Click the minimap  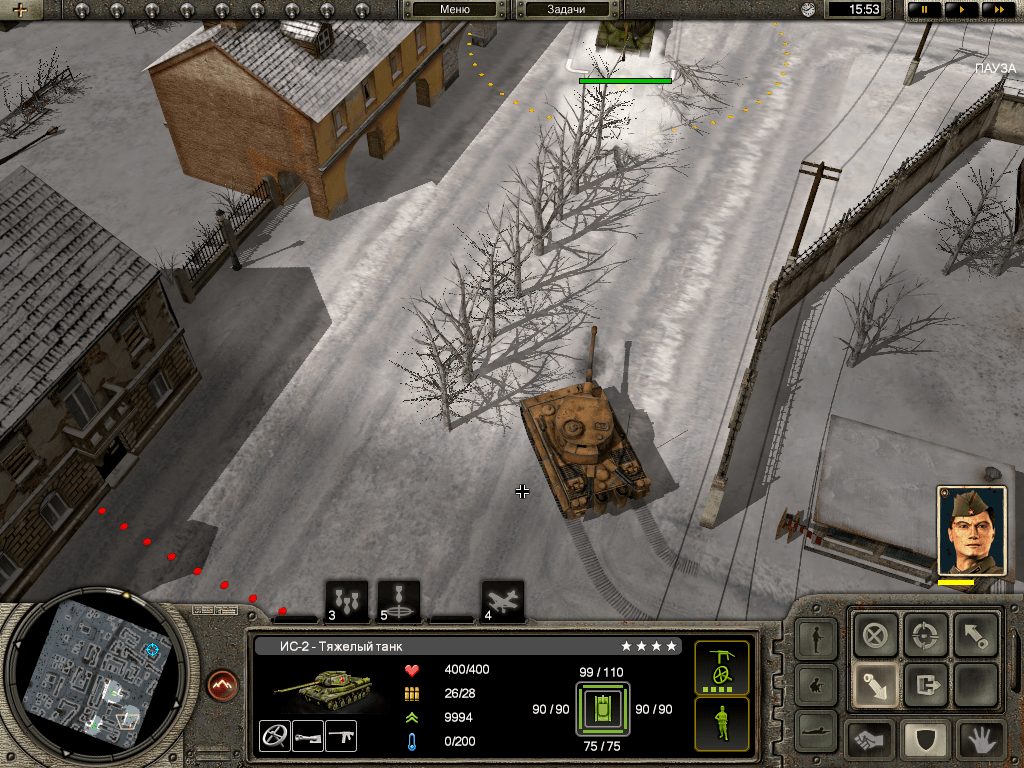(x=96, y=681)
